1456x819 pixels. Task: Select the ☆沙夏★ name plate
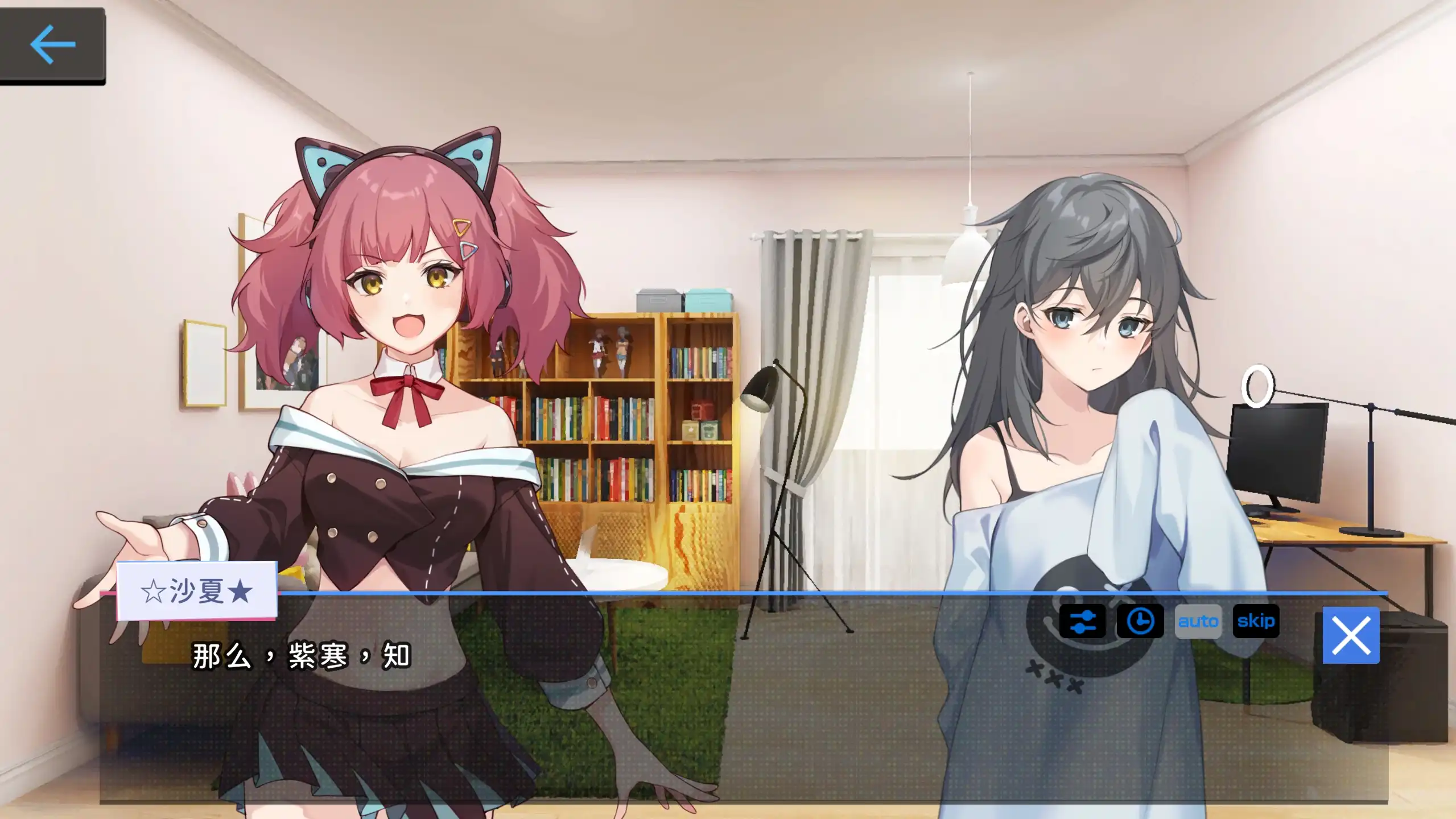[196, 590]
